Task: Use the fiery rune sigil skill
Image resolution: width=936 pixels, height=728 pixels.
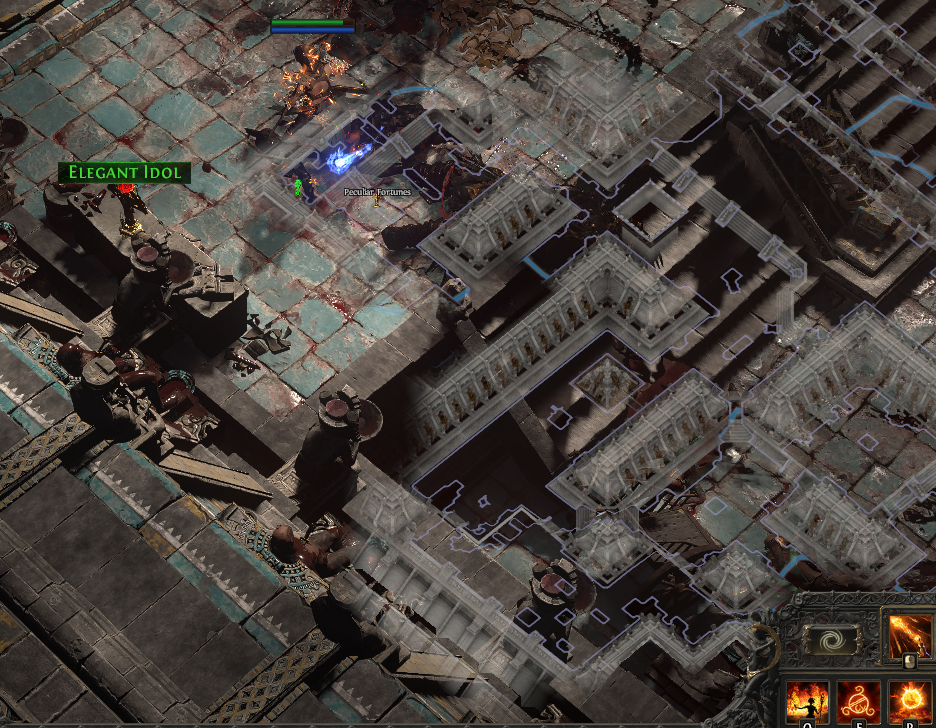Action: pyautogui.click(x=859, y=701)
